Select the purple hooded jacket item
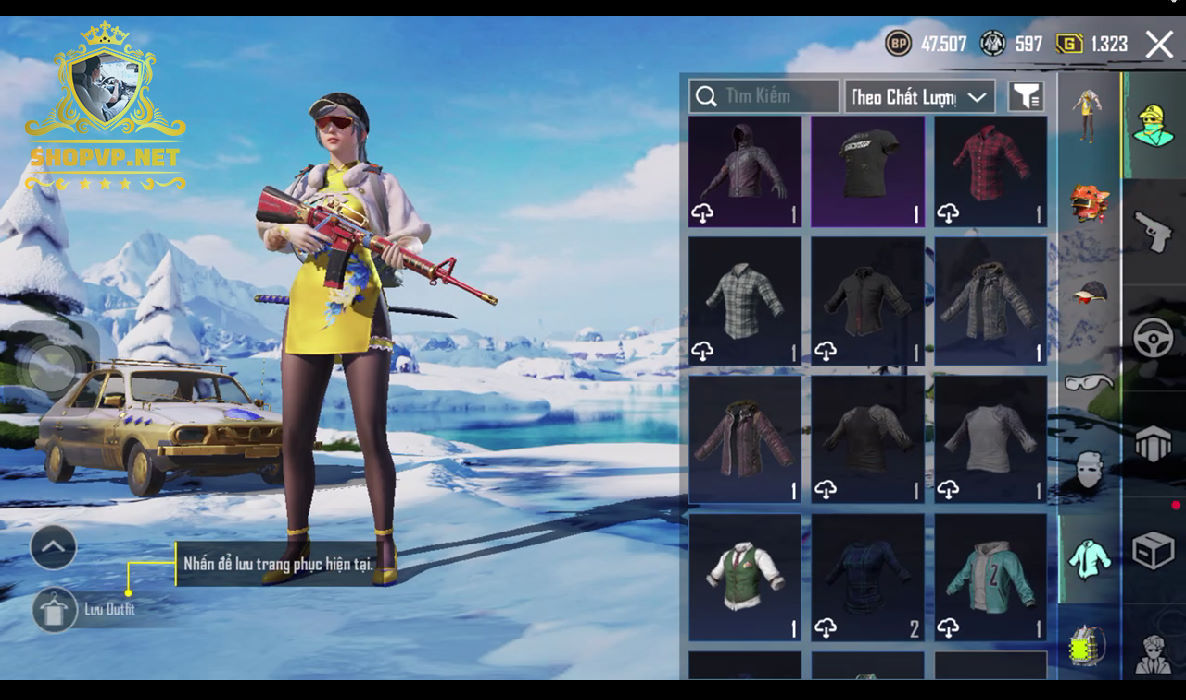The image size is (1186, 700). (744, 171)
